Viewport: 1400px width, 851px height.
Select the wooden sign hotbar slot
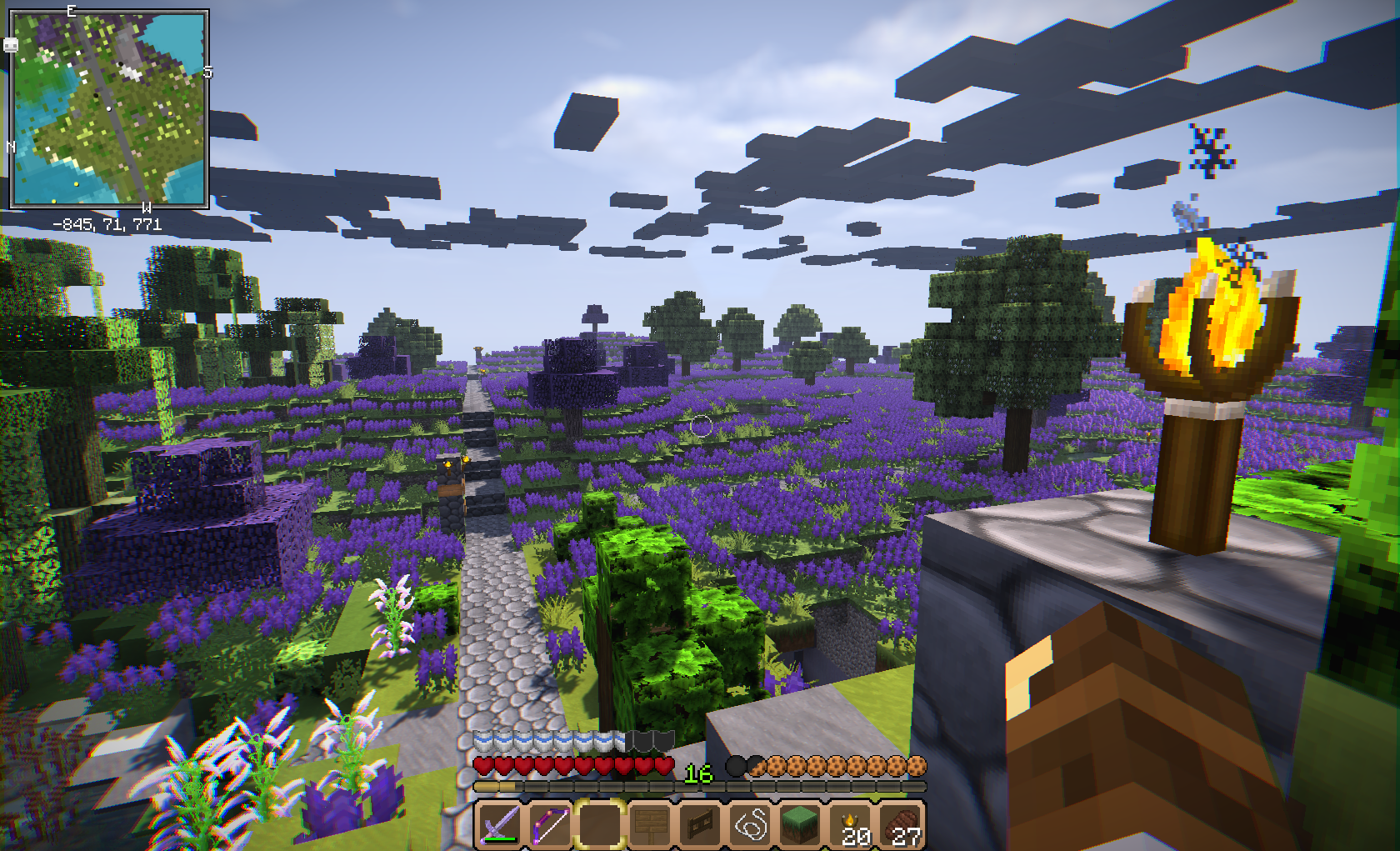650,824
